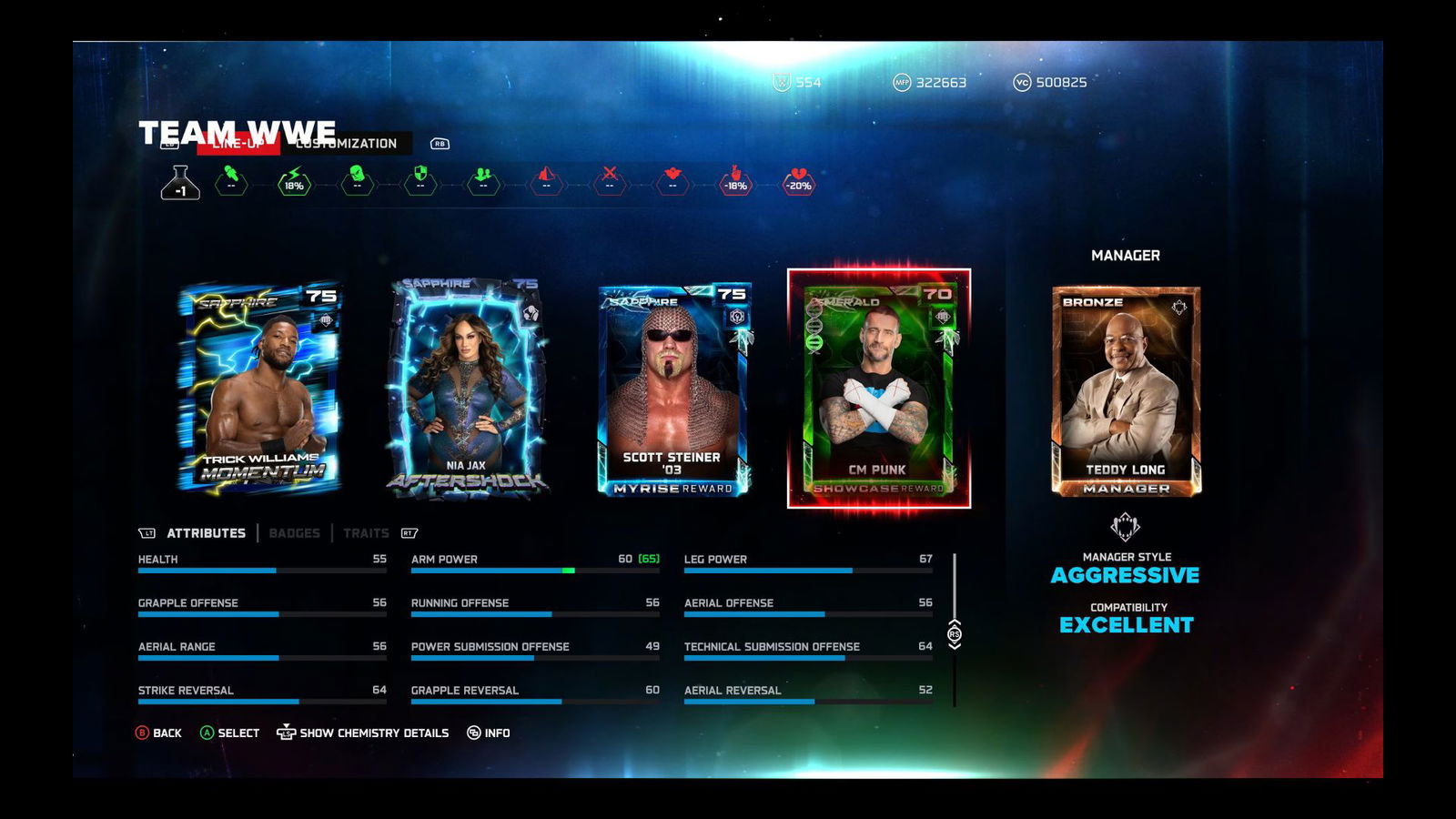Pick the Scott Steiner '03 card
This screenshot has width=1456, height=819.
point(673,389)
